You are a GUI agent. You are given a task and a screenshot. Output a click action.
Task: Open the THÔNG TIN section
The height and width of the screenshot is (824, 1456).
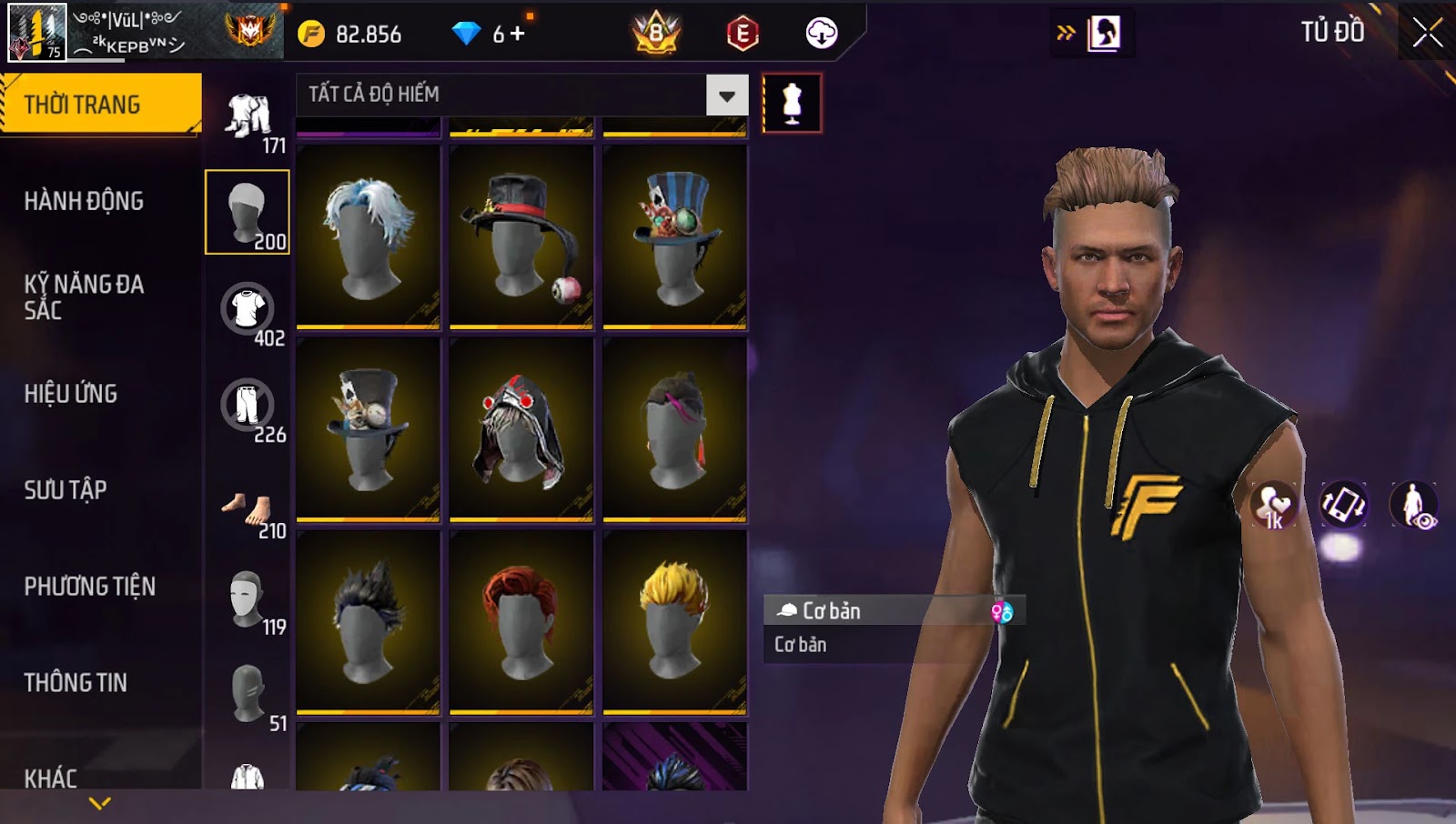point(76,683)
